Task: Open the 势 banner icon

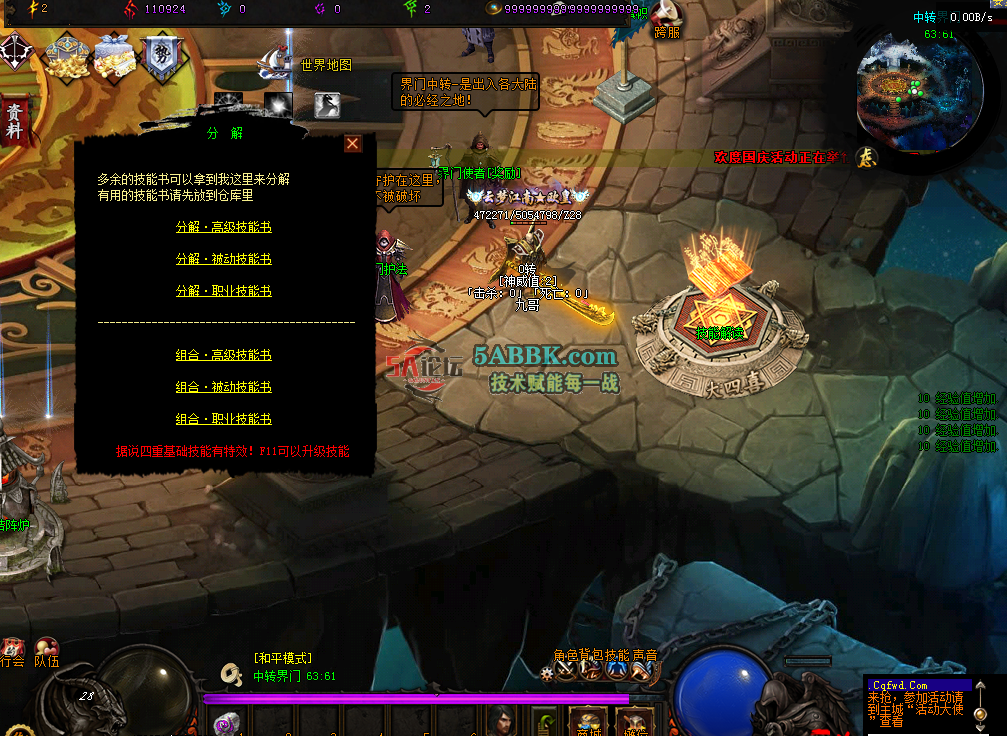Action: coord(160,58)
